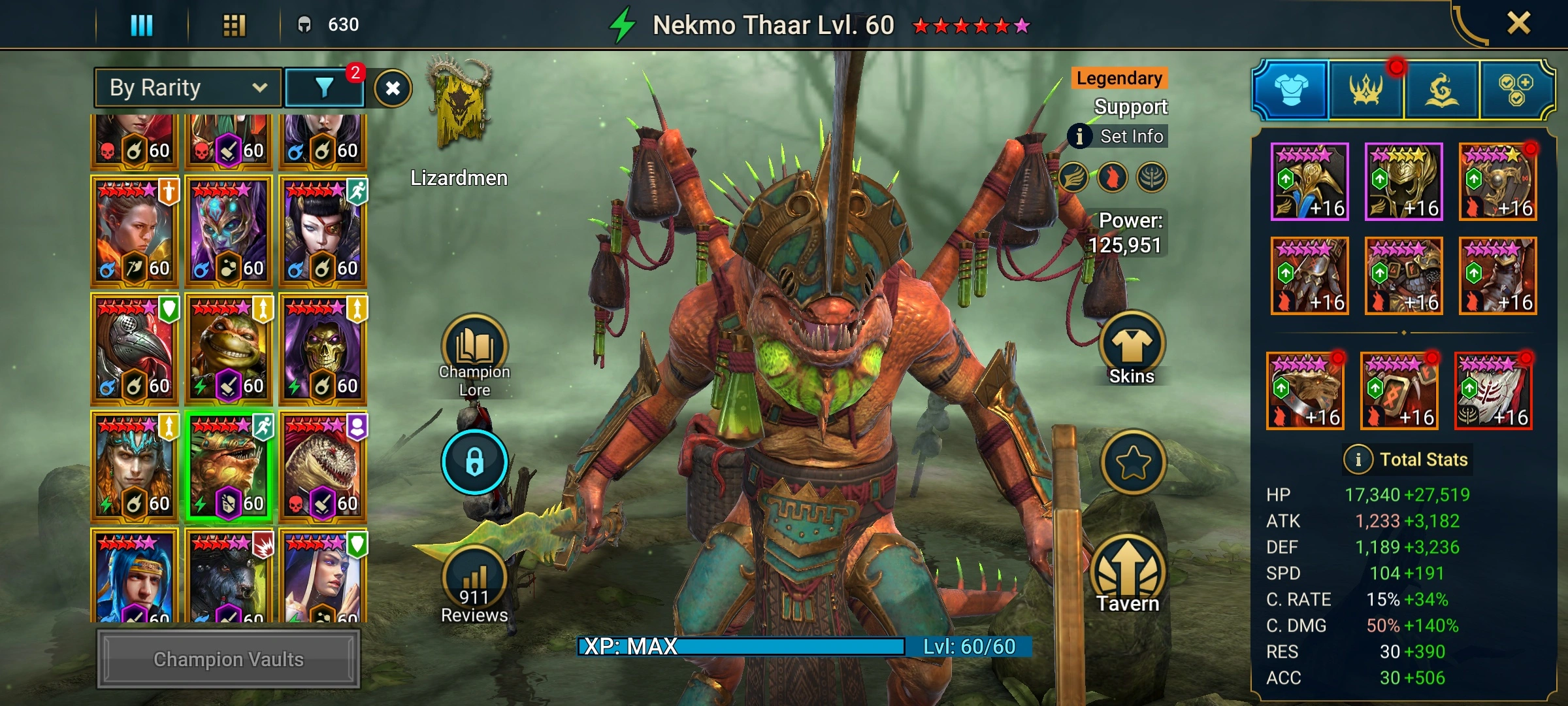The height and width of the screenshot is (706, 1568).
Task: Open the champion filter funnel
Action: coord(325,88)
